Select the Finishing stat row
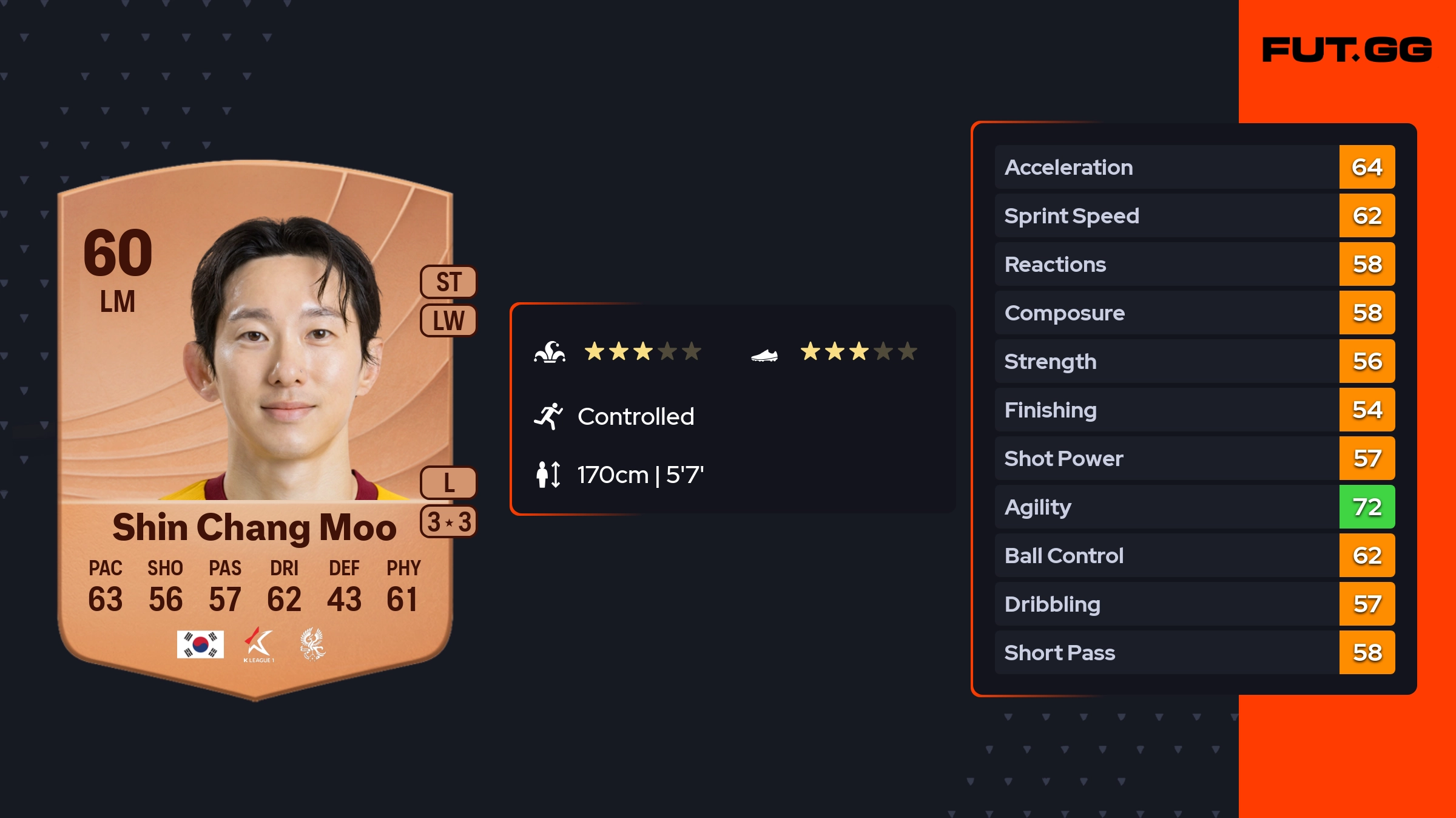Image resolution: width=1456 pixels, height=818 pixels. click(1194, 410)
